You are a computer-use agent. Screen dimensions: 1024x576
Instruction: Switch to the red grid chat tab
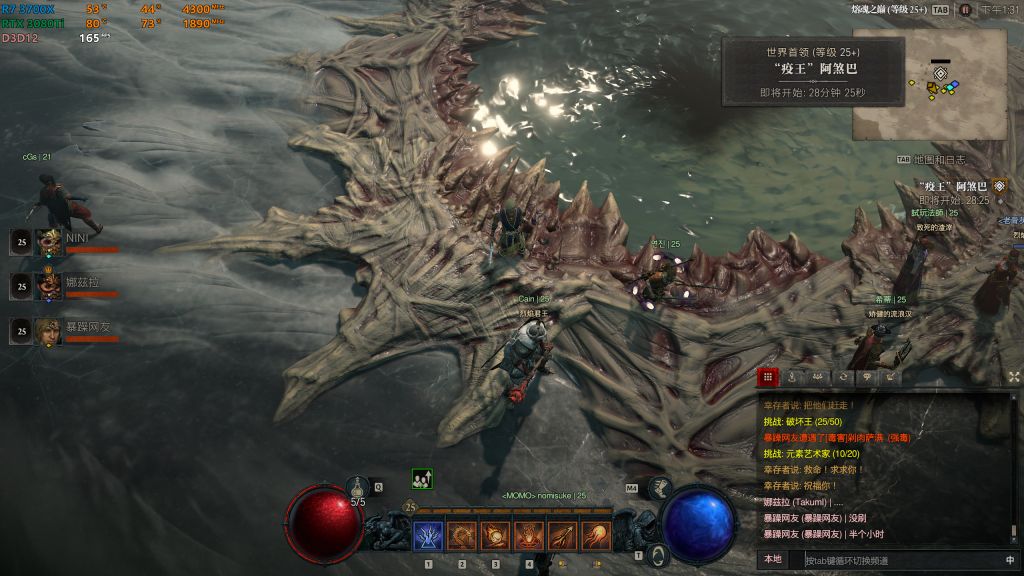(768, 377)
